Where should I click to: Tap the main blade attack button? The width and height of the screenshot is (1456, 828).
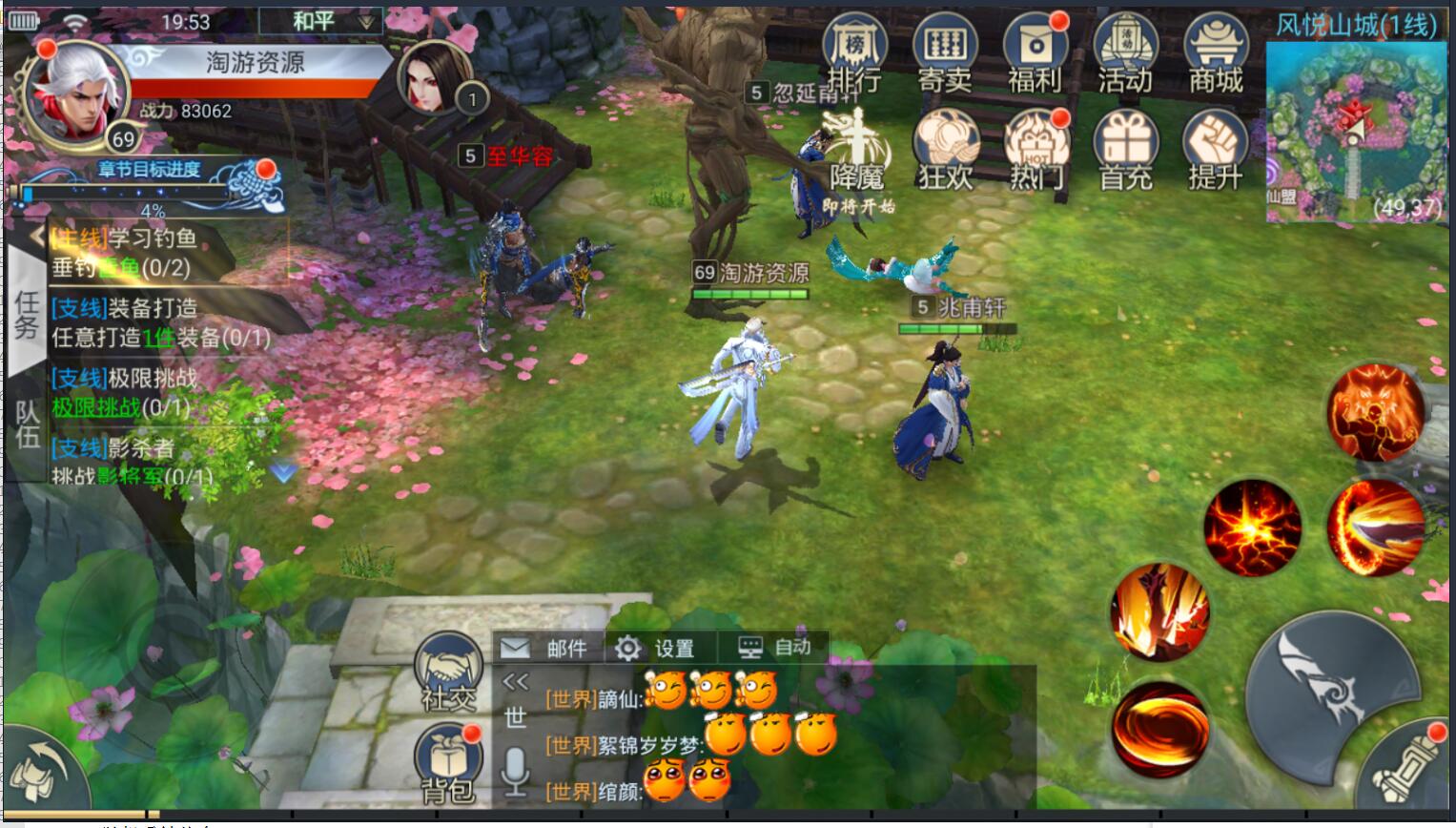tap(1333, 684)
